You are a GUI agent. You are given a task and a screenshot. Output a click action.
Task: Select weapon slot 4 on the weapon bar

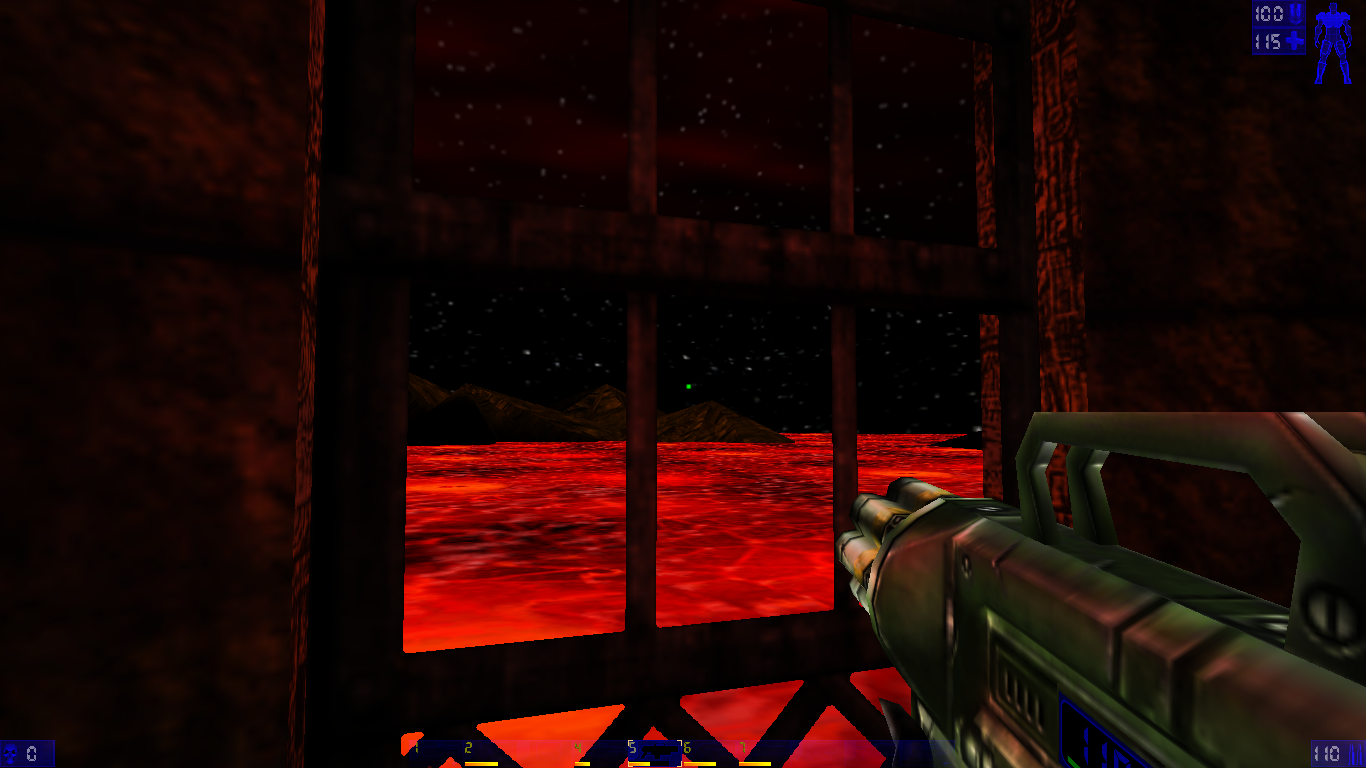click(578, 748)
